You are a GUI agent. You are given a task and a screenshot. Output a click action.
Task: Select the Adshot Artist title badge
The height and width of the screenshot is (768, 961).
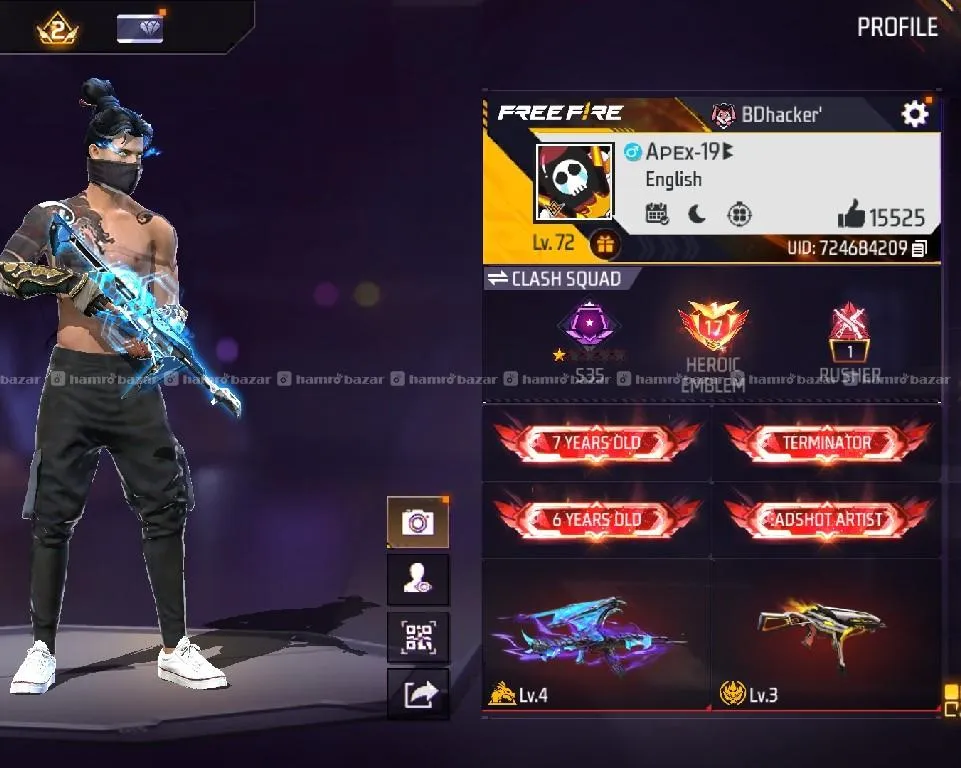[x=827, y=520]
